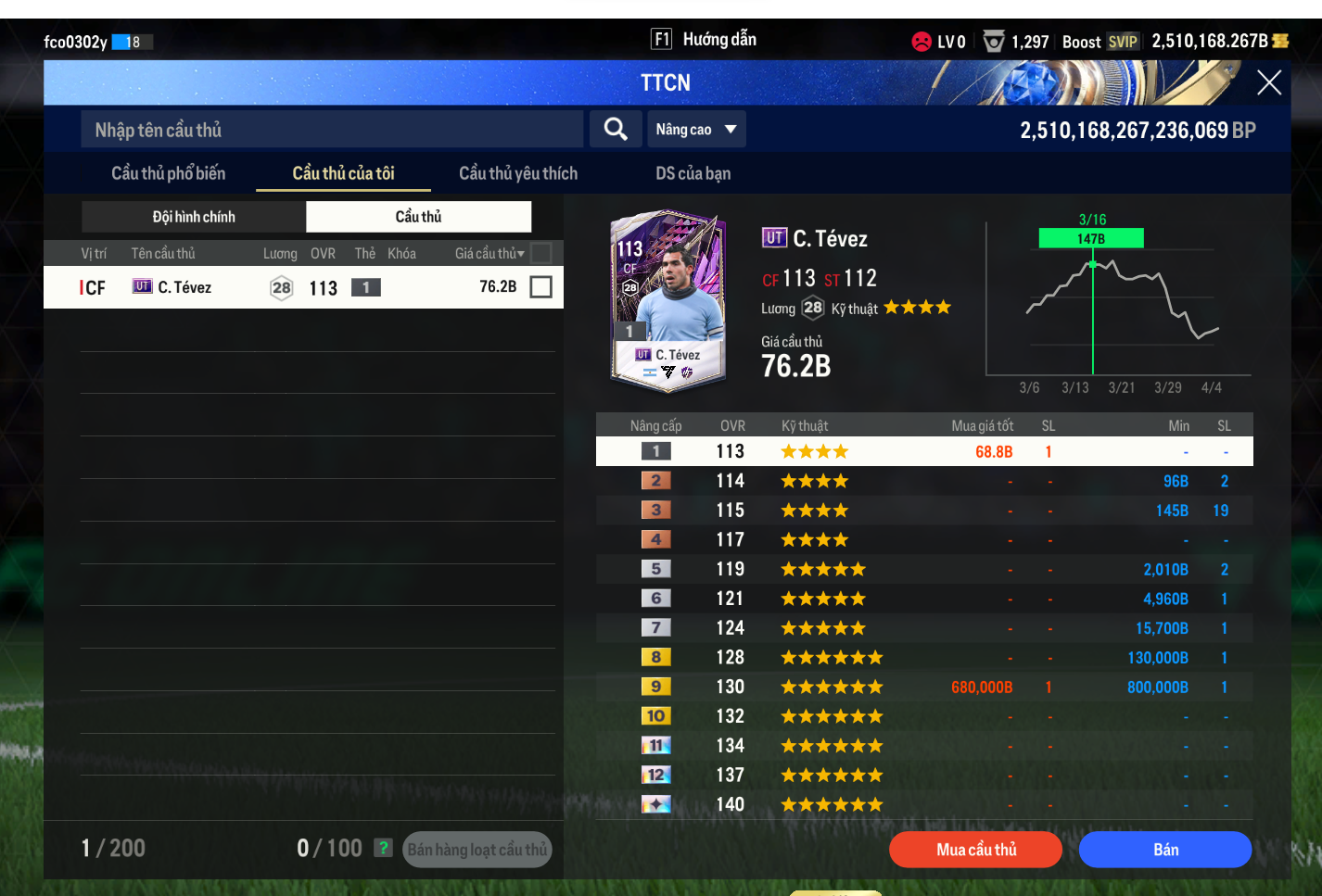Switch to Cầu thủ phổ biến tab
This screenshot has width=1322, height=896.
pyautogui.click(x=168, y=173)
